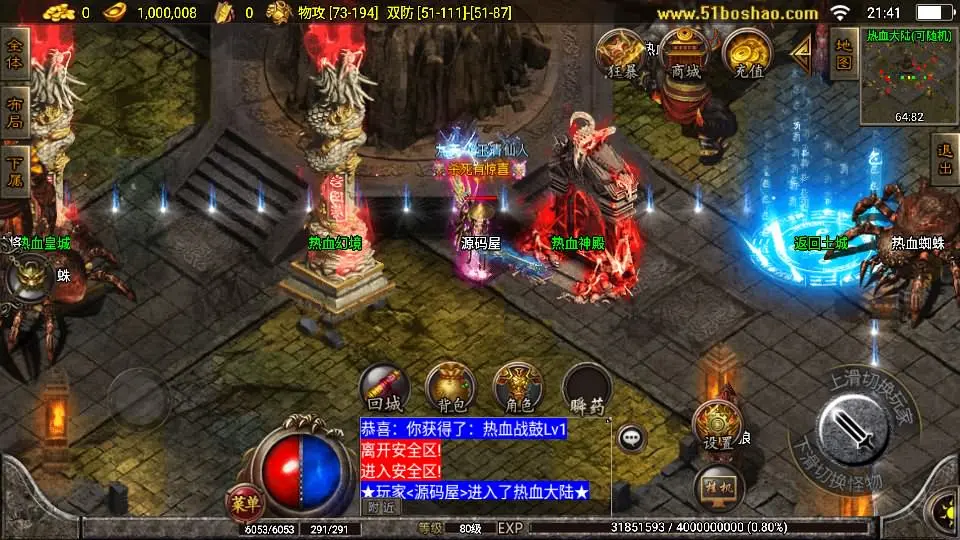Open the 设置 settings gear
Image resolution: width=960 pixels, height=540 pixels.
click(x=716, y=425)
